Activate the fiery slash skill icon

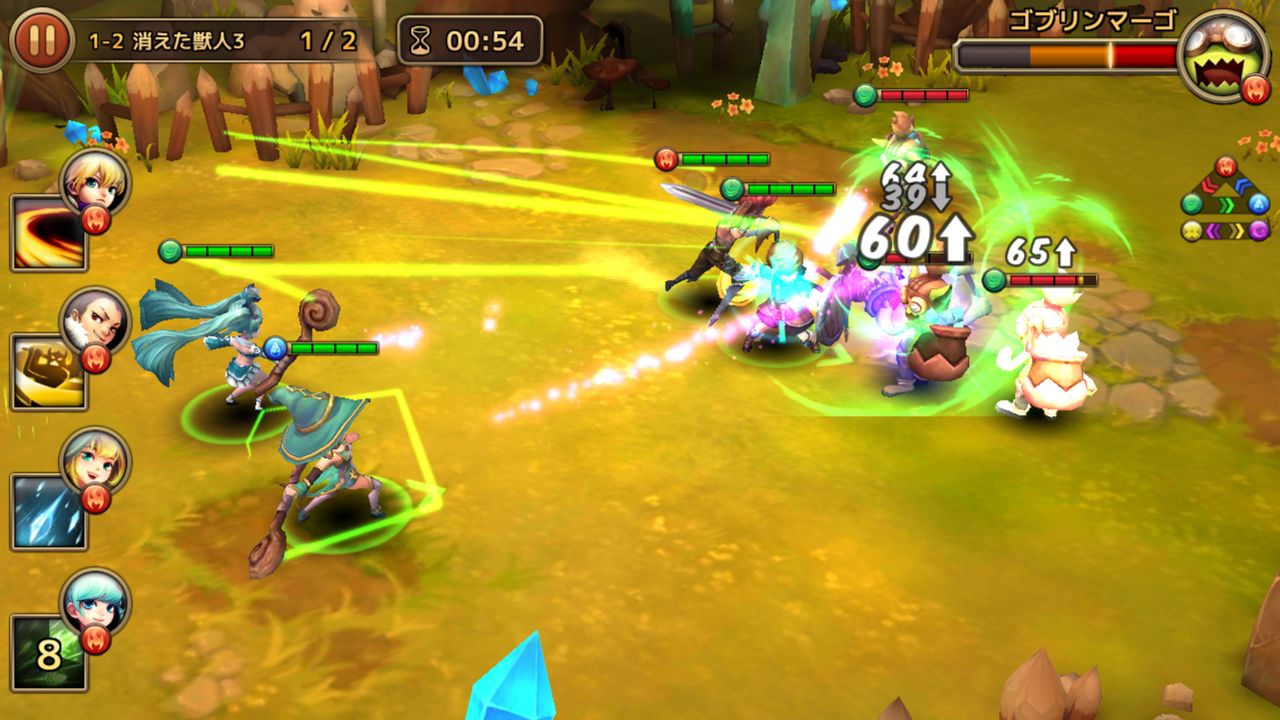click(48, 232)
